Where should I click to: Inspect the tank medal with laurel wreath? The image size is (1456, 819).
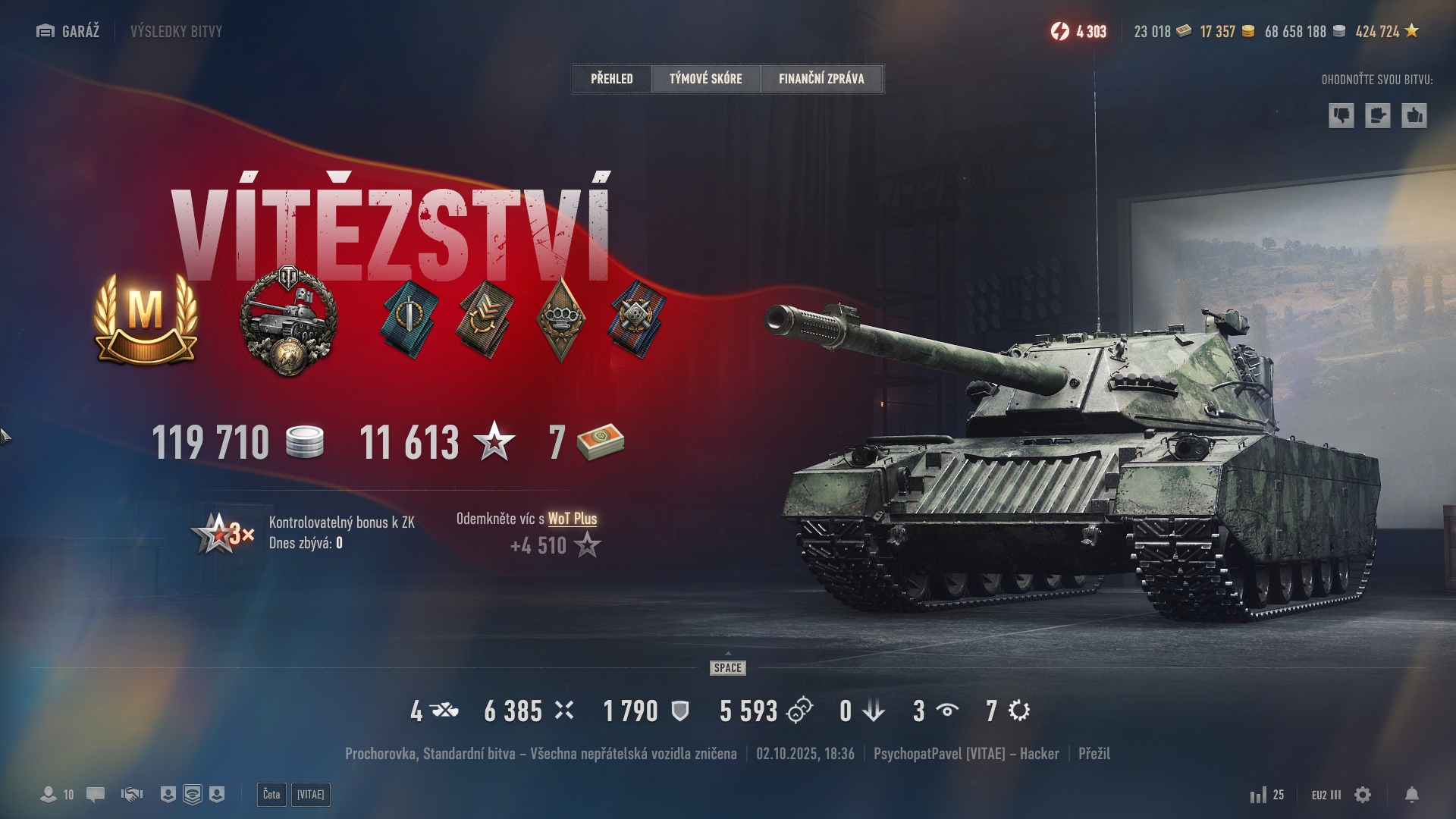point(288,320)
